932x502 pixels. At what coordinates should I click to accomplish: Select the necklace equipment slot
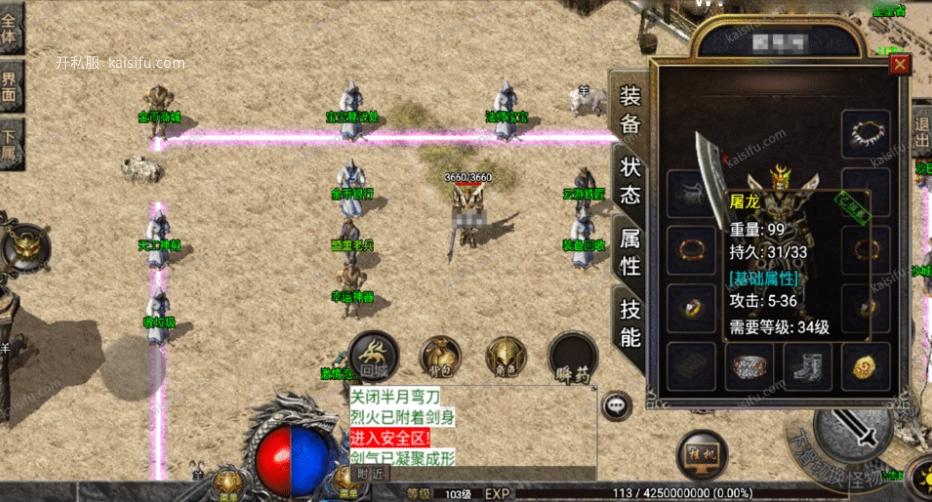click(x=865, y=133)
